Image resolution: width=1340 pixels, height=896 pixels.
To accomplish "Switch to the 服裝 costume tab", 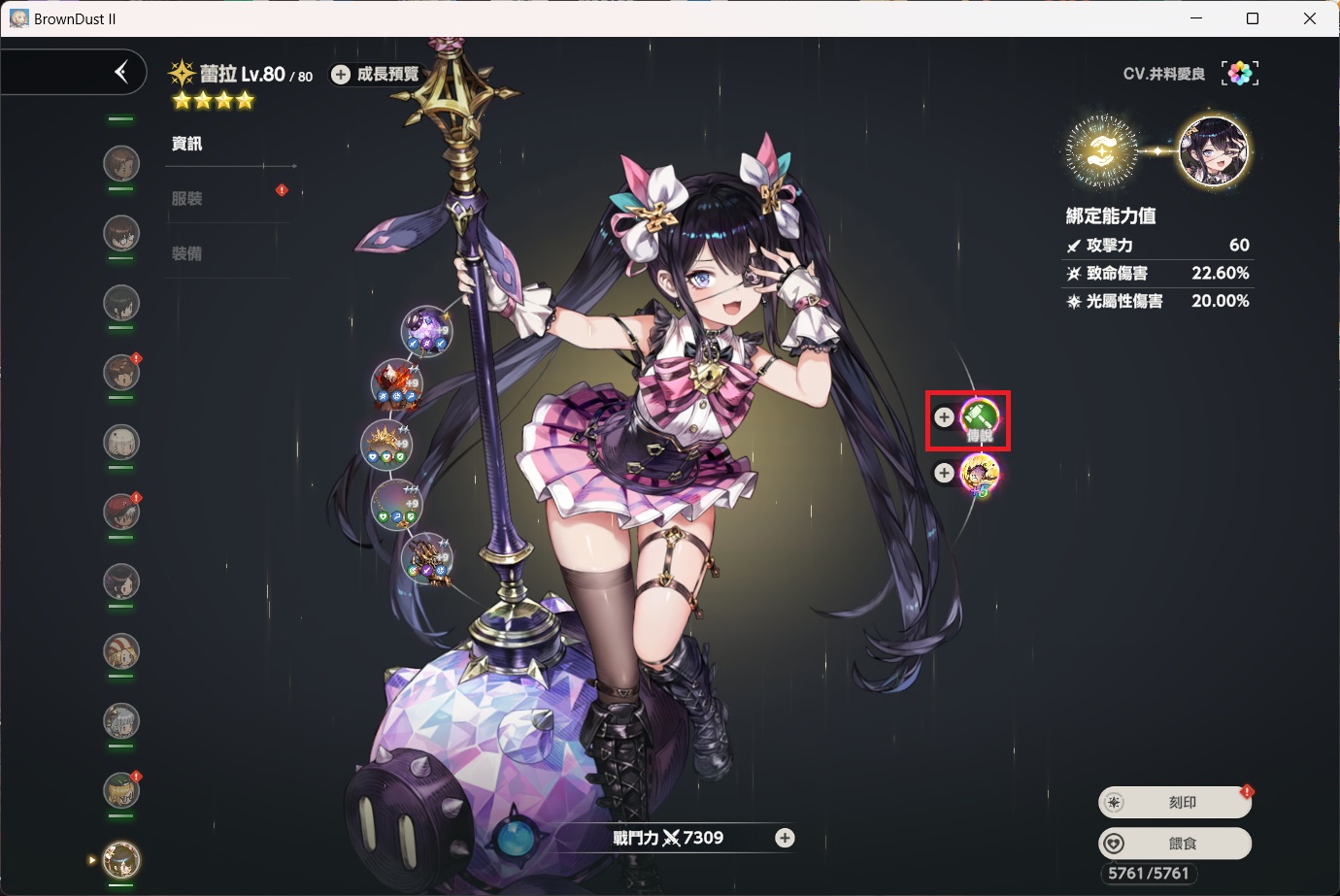I will pyautogui.click(x=187, y=199).
